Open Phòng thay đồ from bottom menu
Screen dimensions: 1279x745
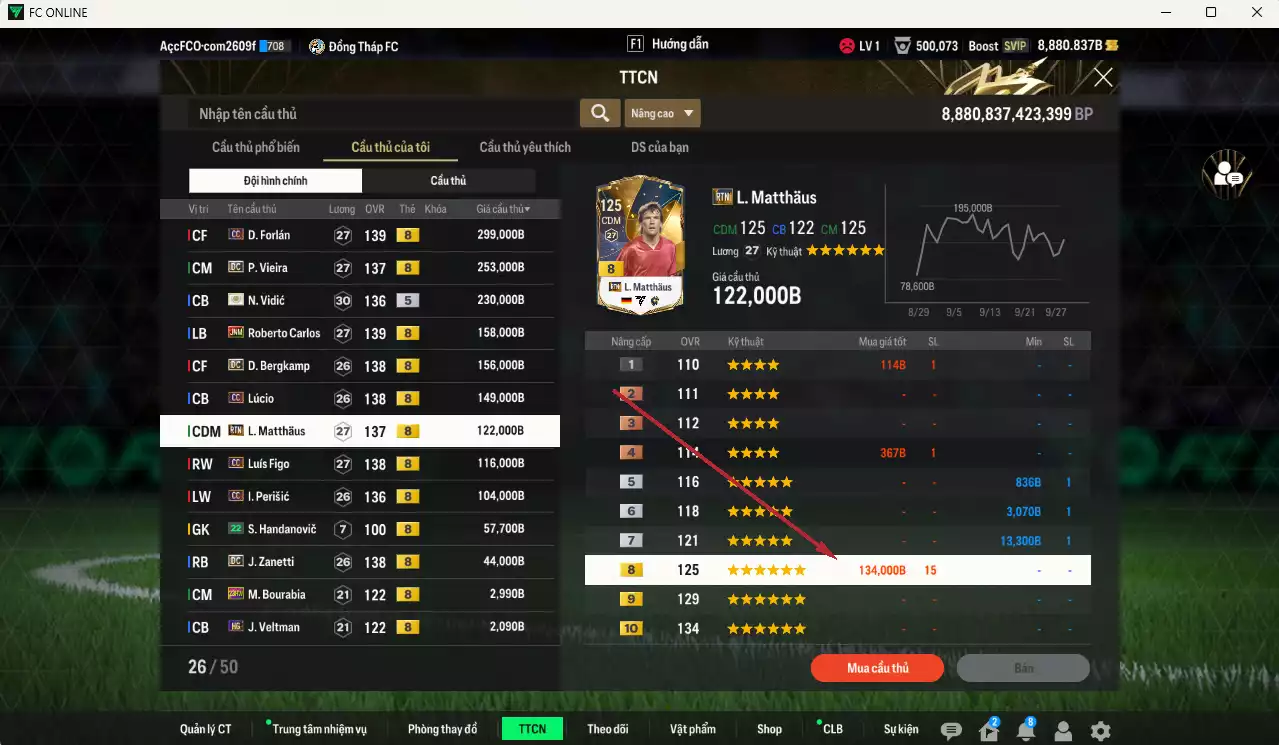coord(442,729)
